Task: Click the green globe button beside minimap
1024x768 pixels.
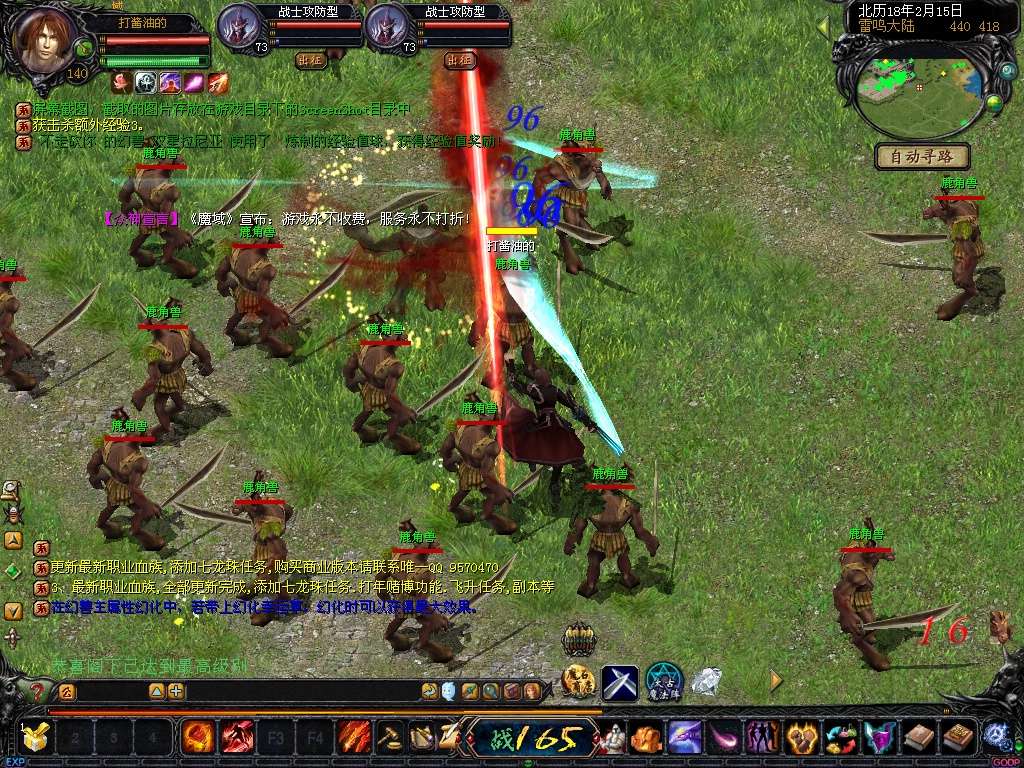Action: (x=994, y=102)
